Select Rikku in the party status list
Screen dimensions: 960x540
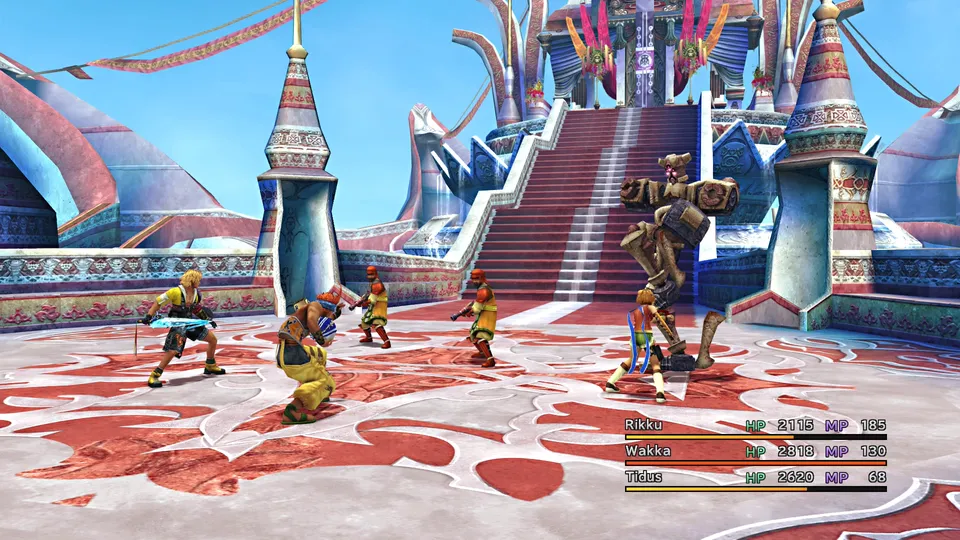tap(644, 425)
